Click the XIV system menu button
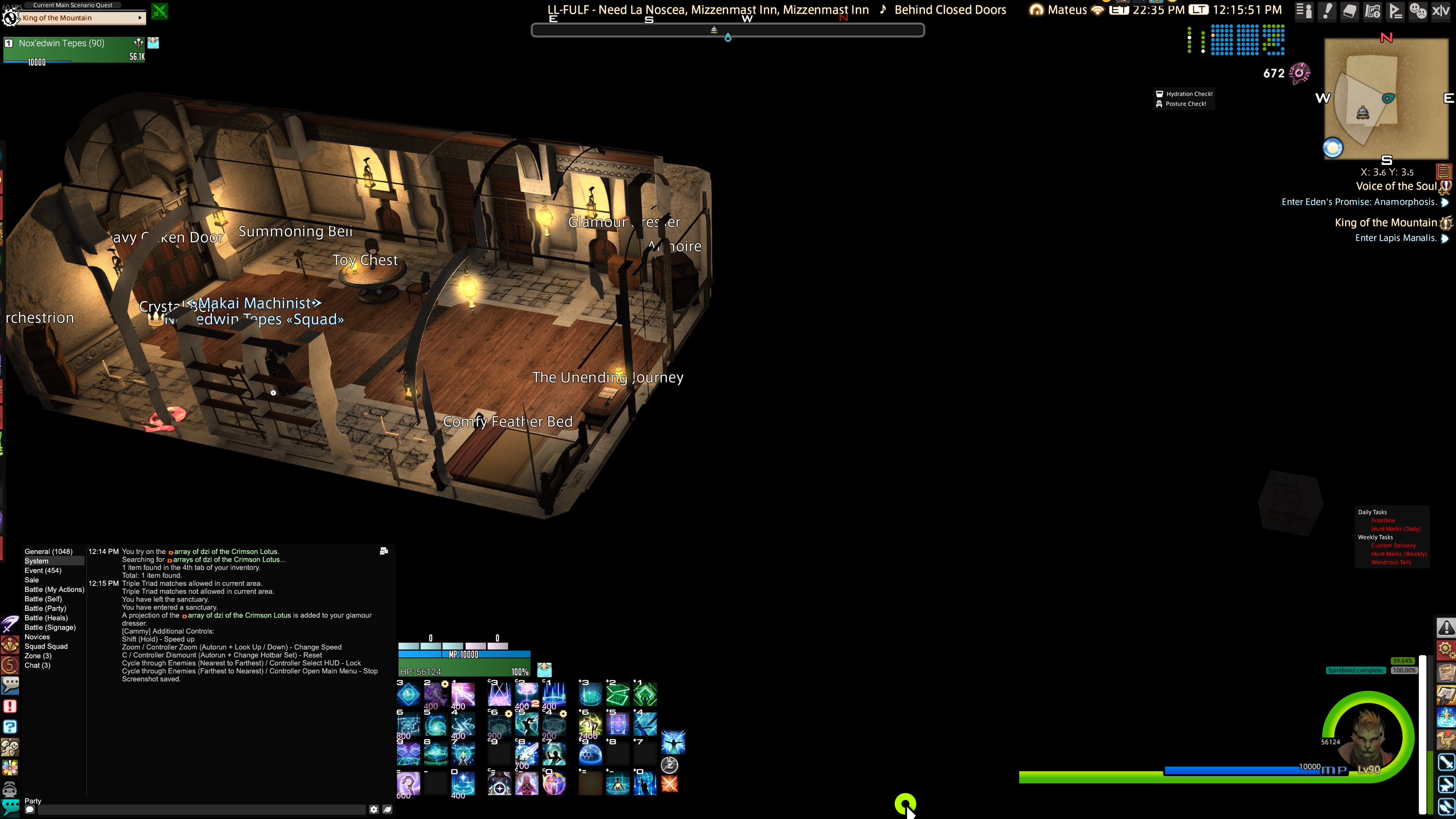1456x819 pixels. (1440, 11)
